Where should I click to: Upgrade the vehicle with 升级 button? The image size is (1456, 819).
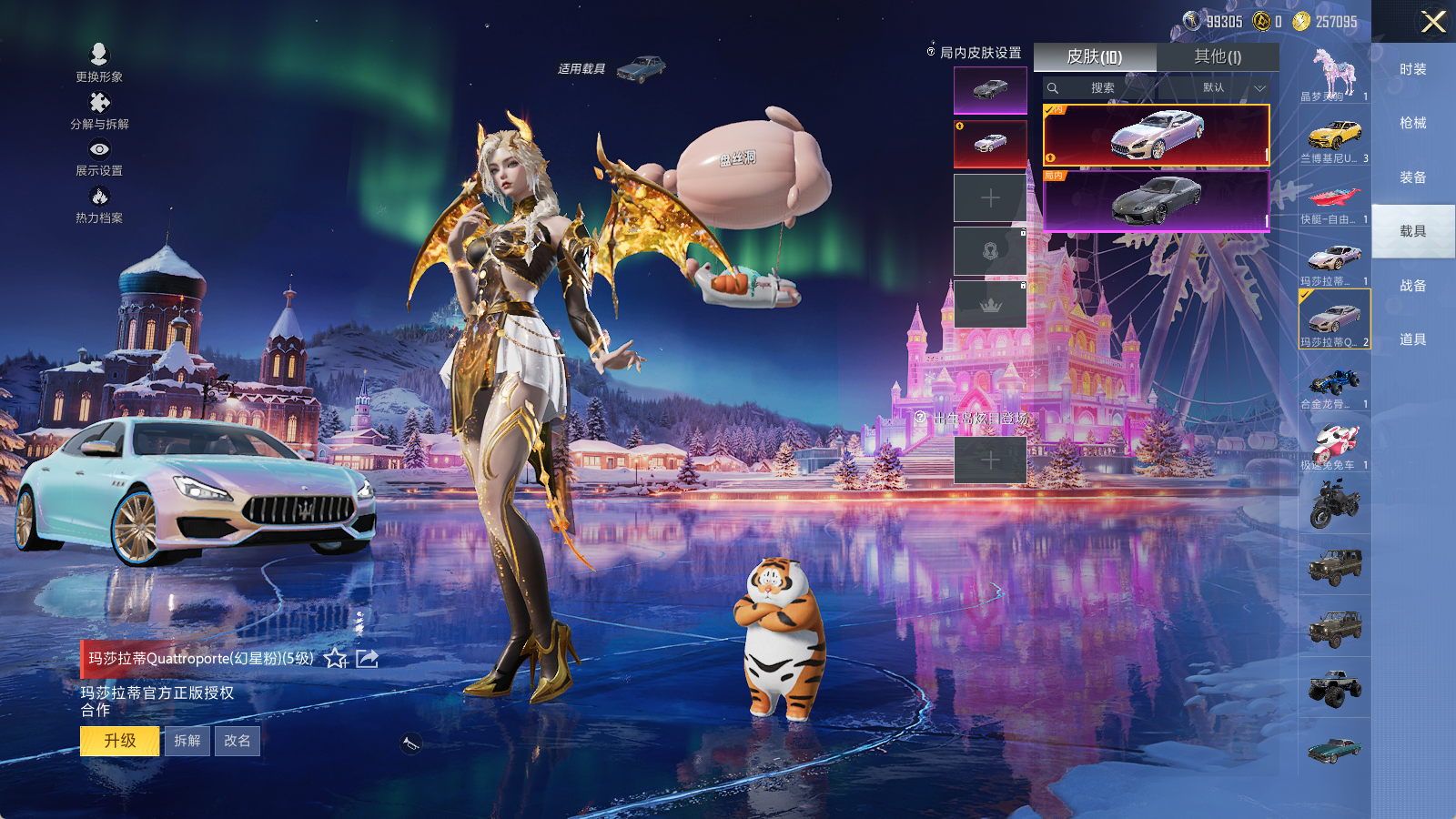click(119, 741)
